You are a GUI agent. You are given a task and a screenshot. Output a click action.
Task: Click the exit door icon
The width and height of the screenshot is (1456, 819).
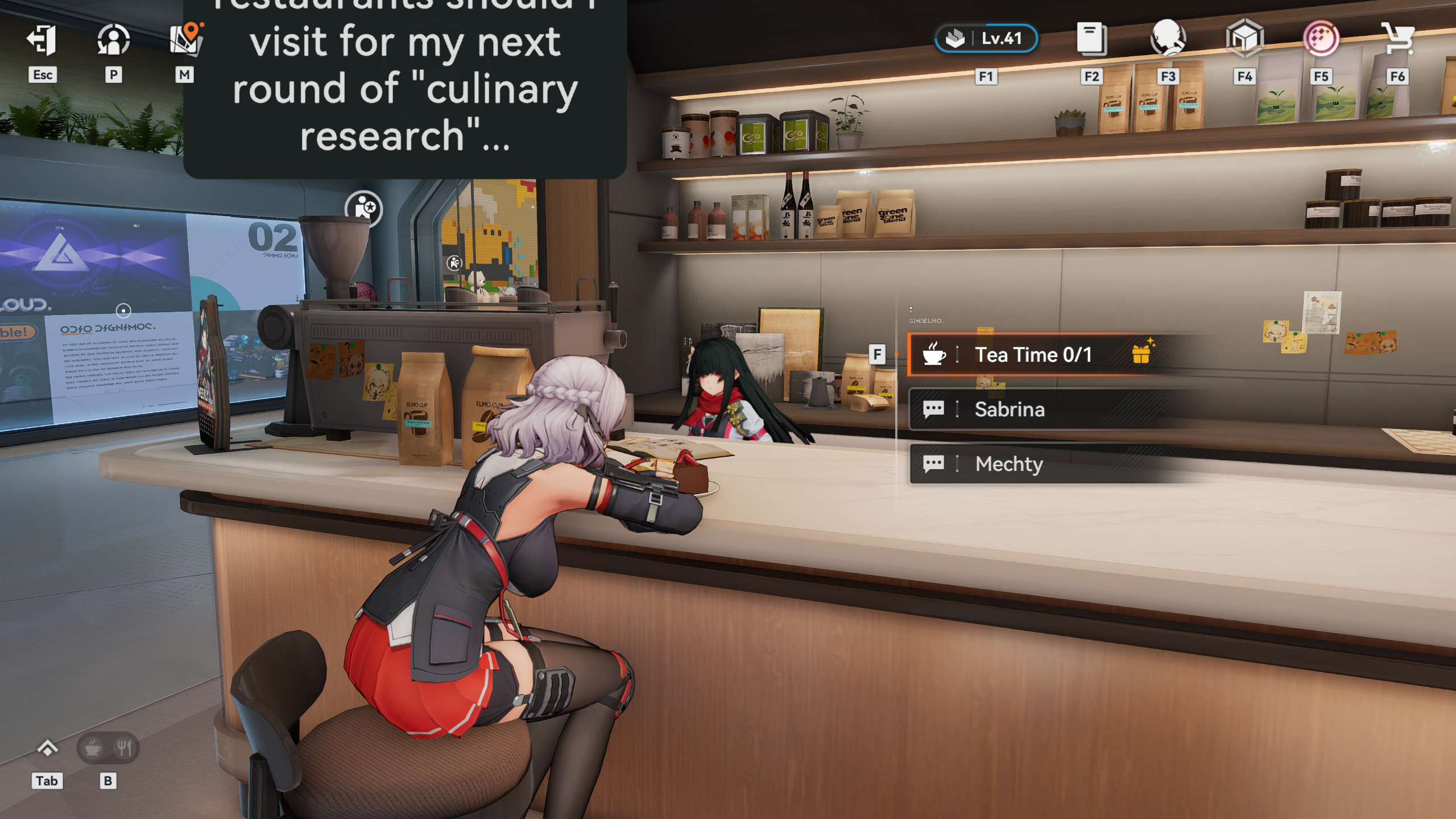[x=42, y=40]
